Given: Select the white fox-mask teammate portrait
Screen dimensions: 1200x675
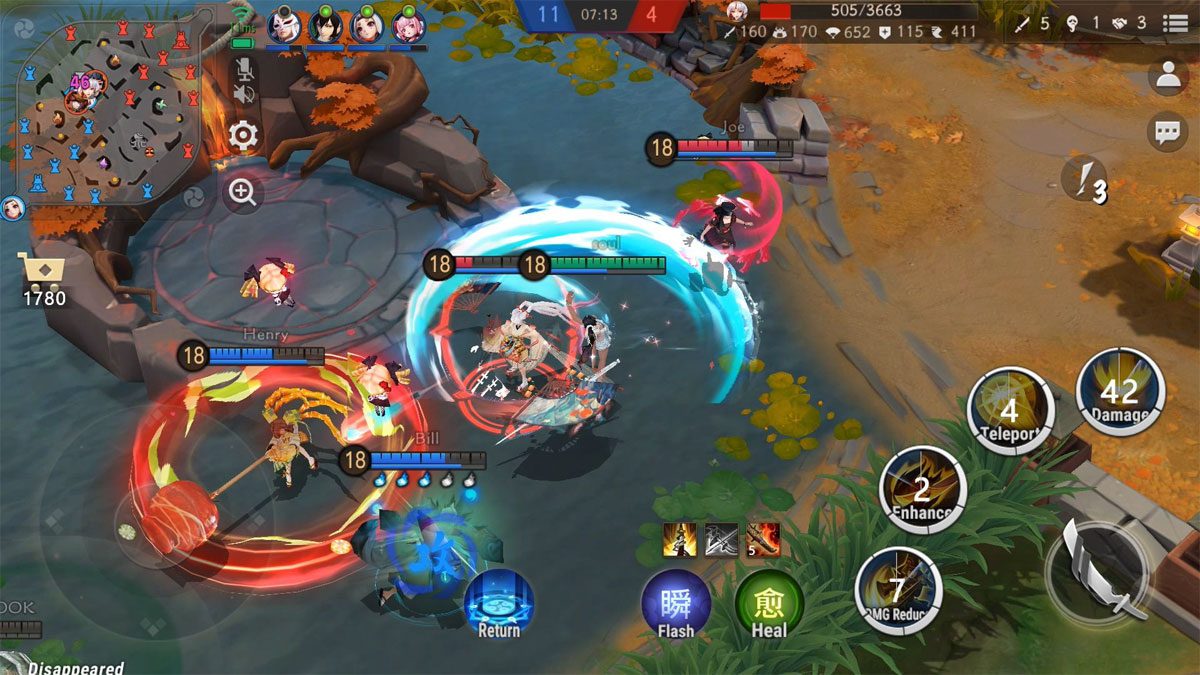Looking at the screenshot, I should coord(284,25).
